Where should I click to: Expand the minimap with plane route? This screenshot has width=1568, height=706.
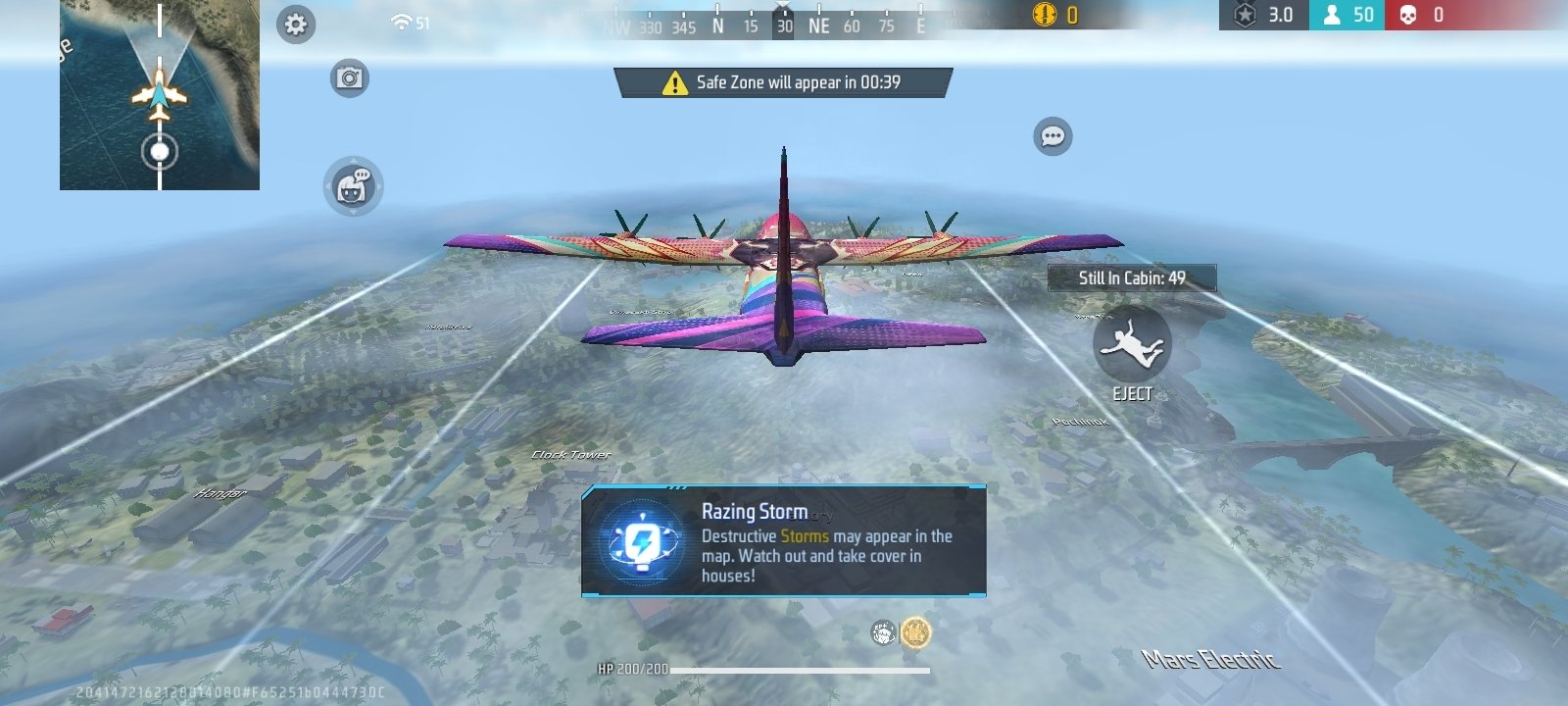[x=160, y=95]
